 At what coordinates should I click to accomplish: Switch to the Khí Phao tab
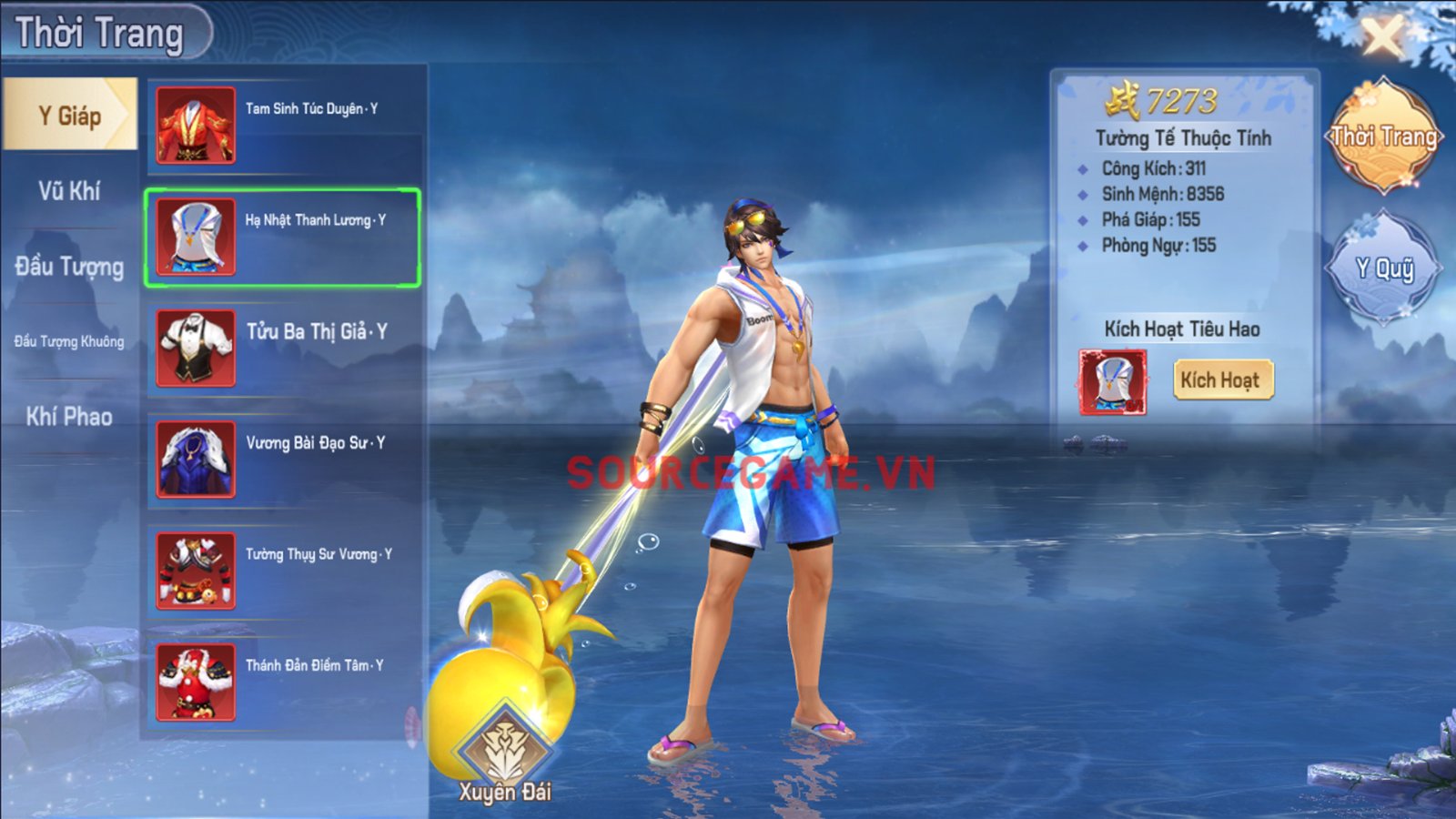click(x=70, y=417)
